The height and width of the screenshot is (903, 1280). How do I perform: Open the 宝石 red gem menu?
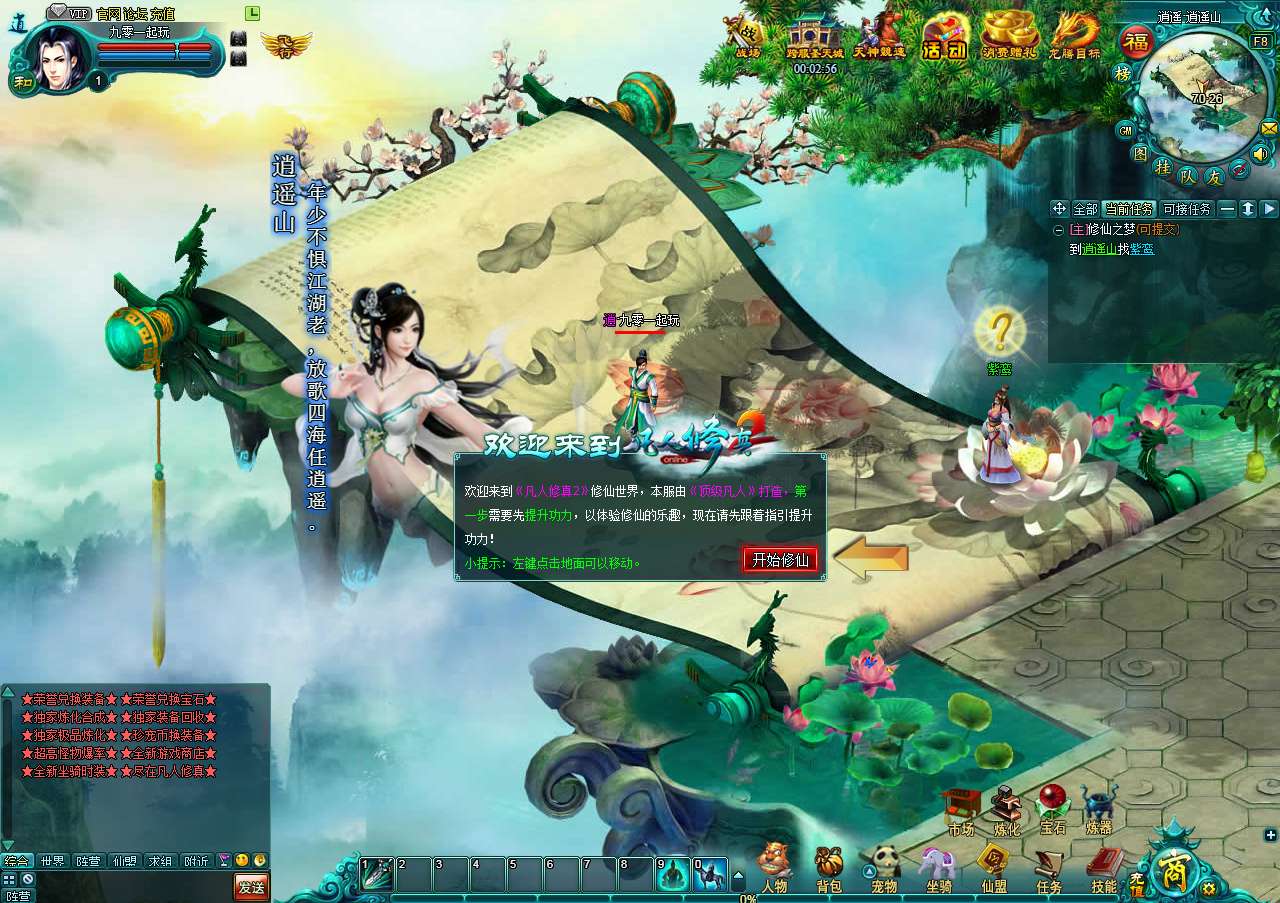coord(1052,810)
